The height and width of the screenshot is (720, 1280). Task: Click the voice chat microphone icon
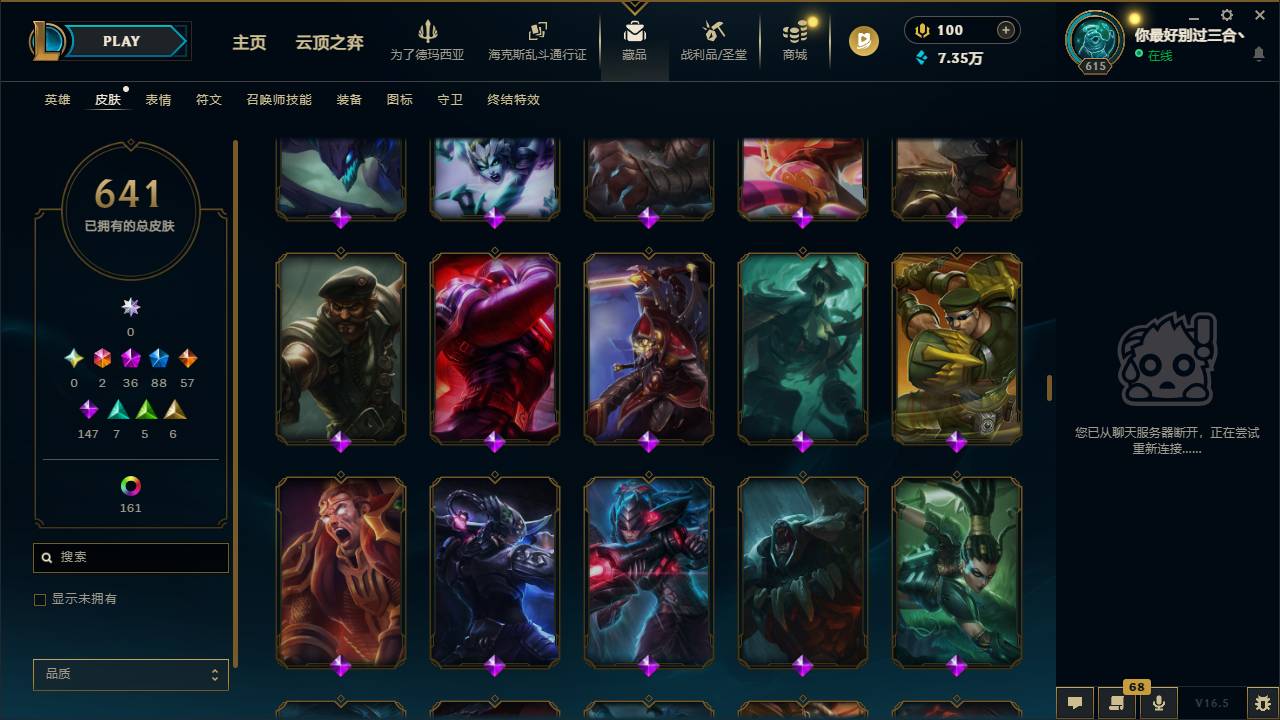coord(1158,702)
